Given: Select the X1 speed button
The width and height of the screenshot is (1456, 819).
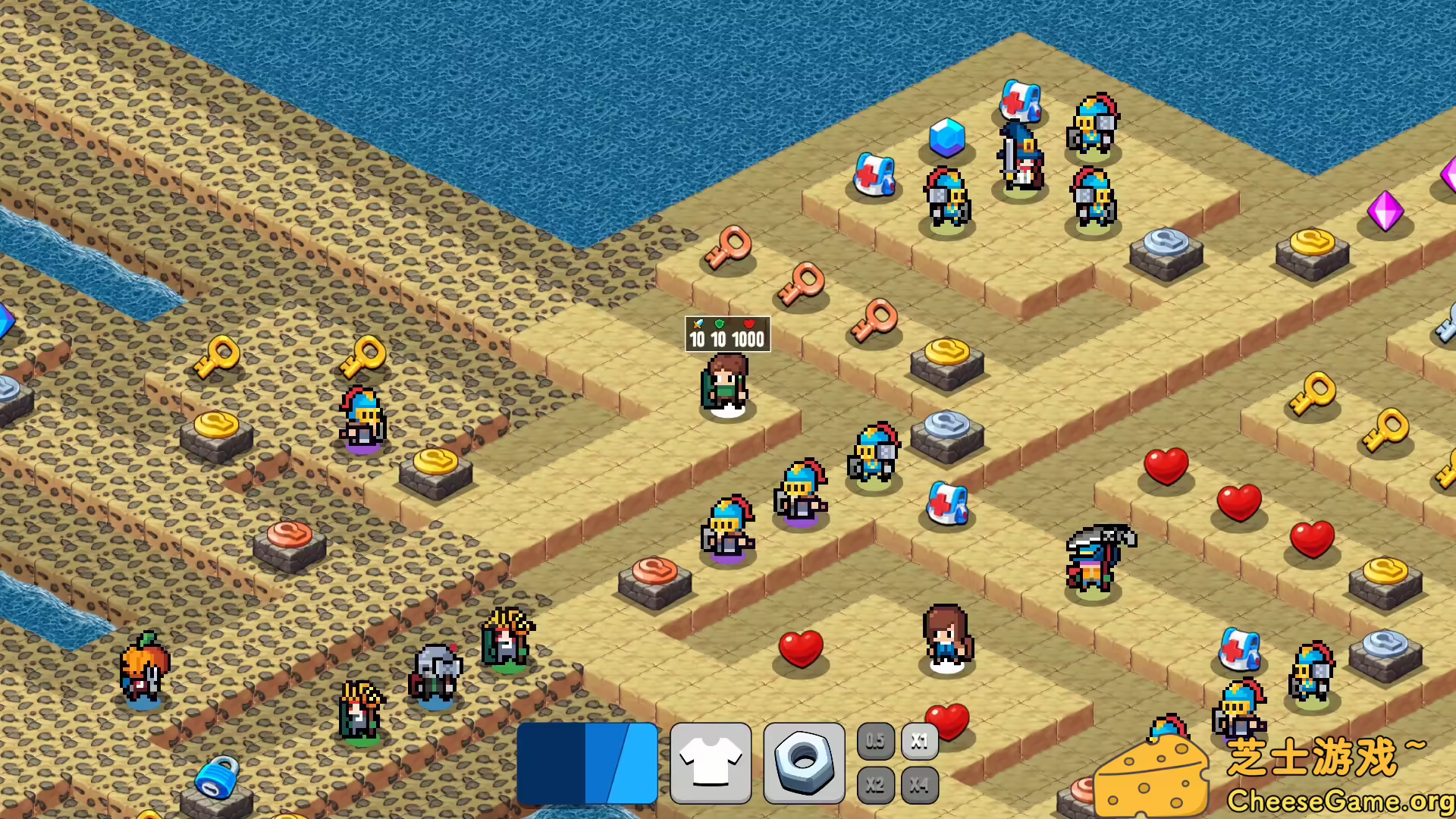Looking at the screenshot, I should 919,741.
